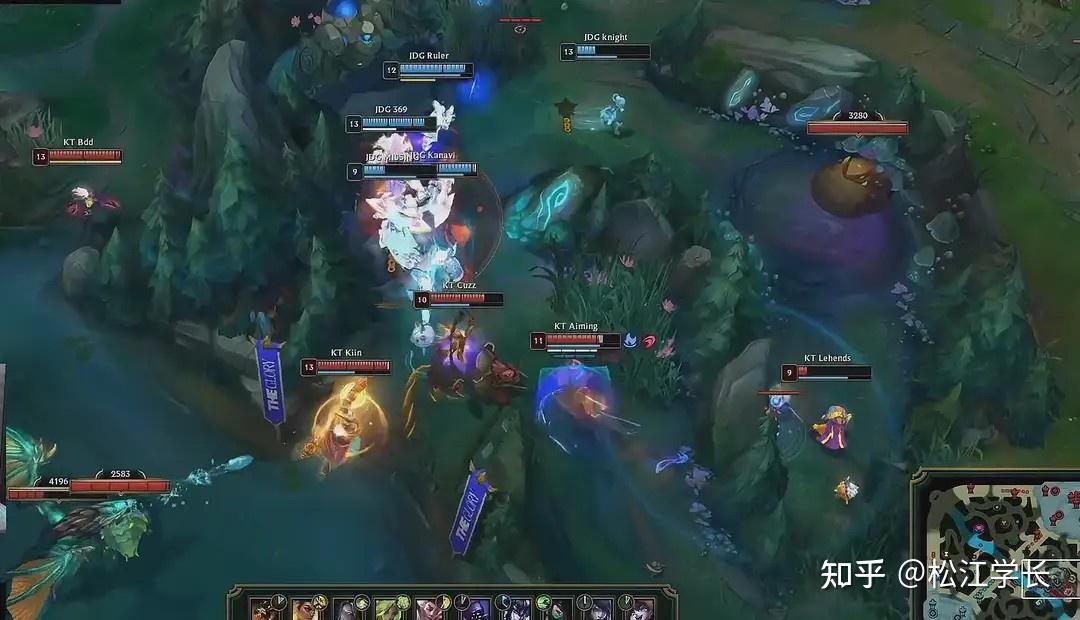The width and height of the screenshot is (1080, 620).
Task: Select the green leafy champion portrait
Action: click(x=387, y=608)
